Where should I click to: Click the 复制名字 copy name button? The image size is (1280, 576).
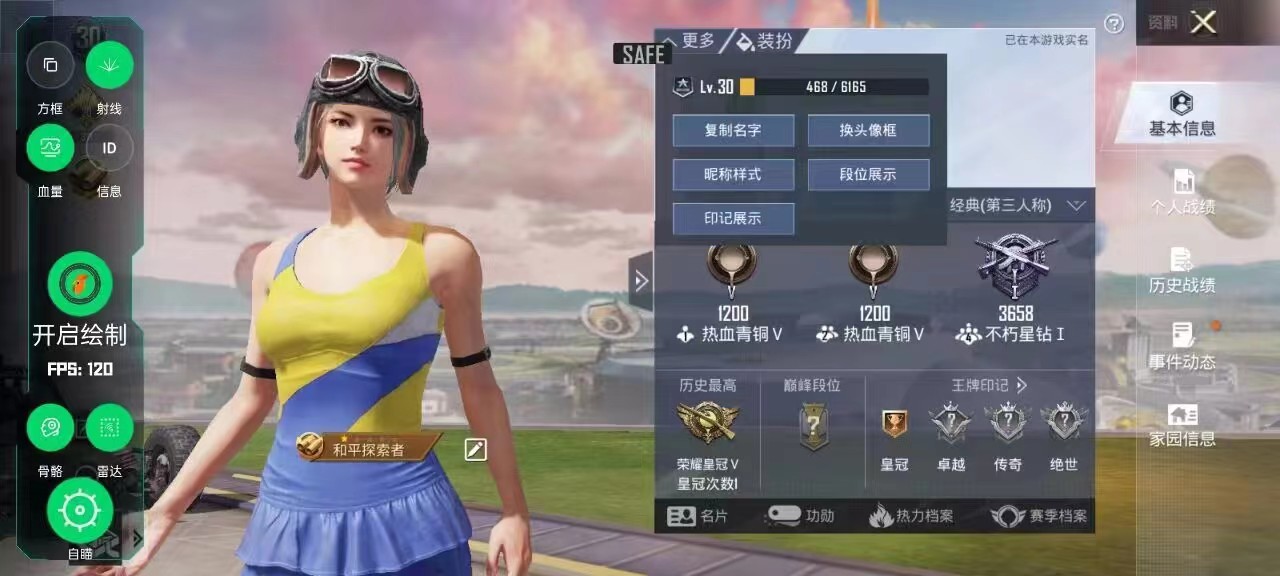point(733,130)
